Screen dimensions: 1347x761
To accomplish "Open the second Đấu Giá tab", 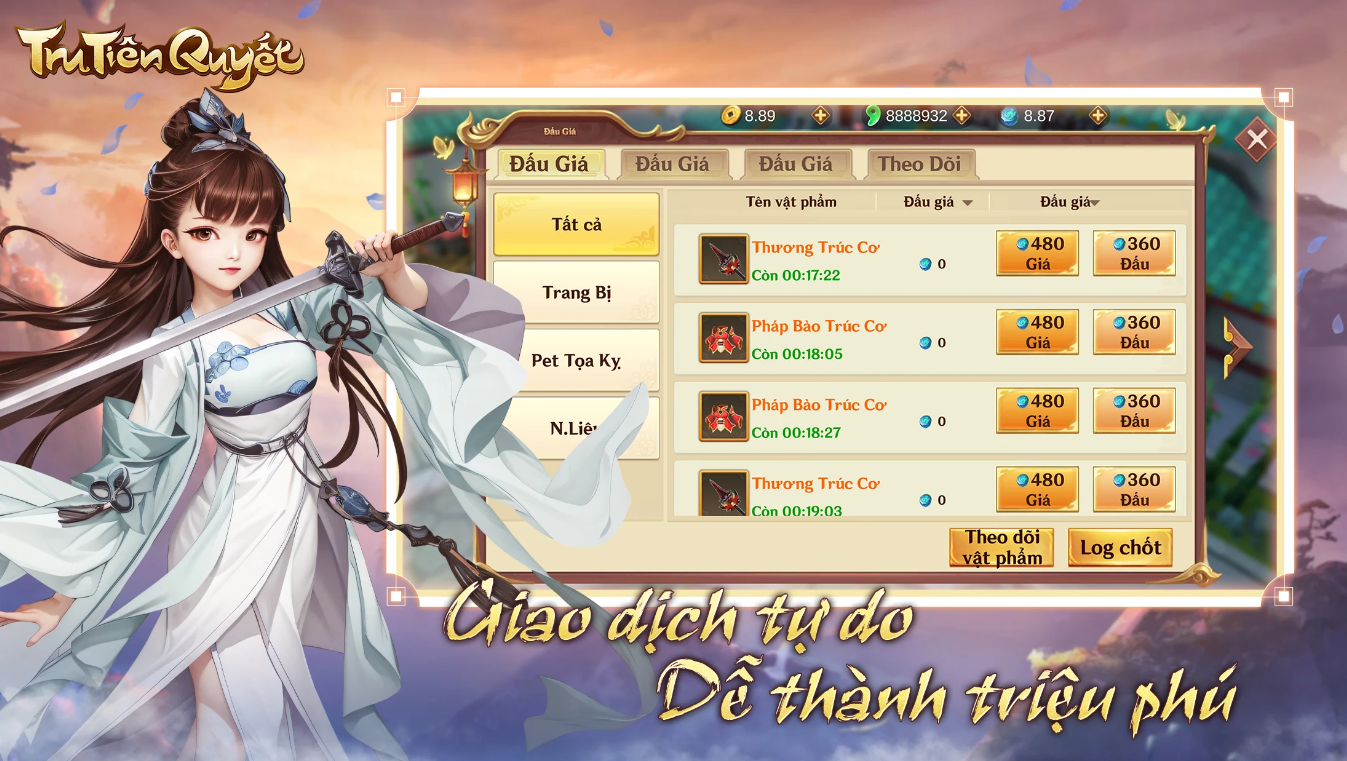I will (x=675, y=164).
